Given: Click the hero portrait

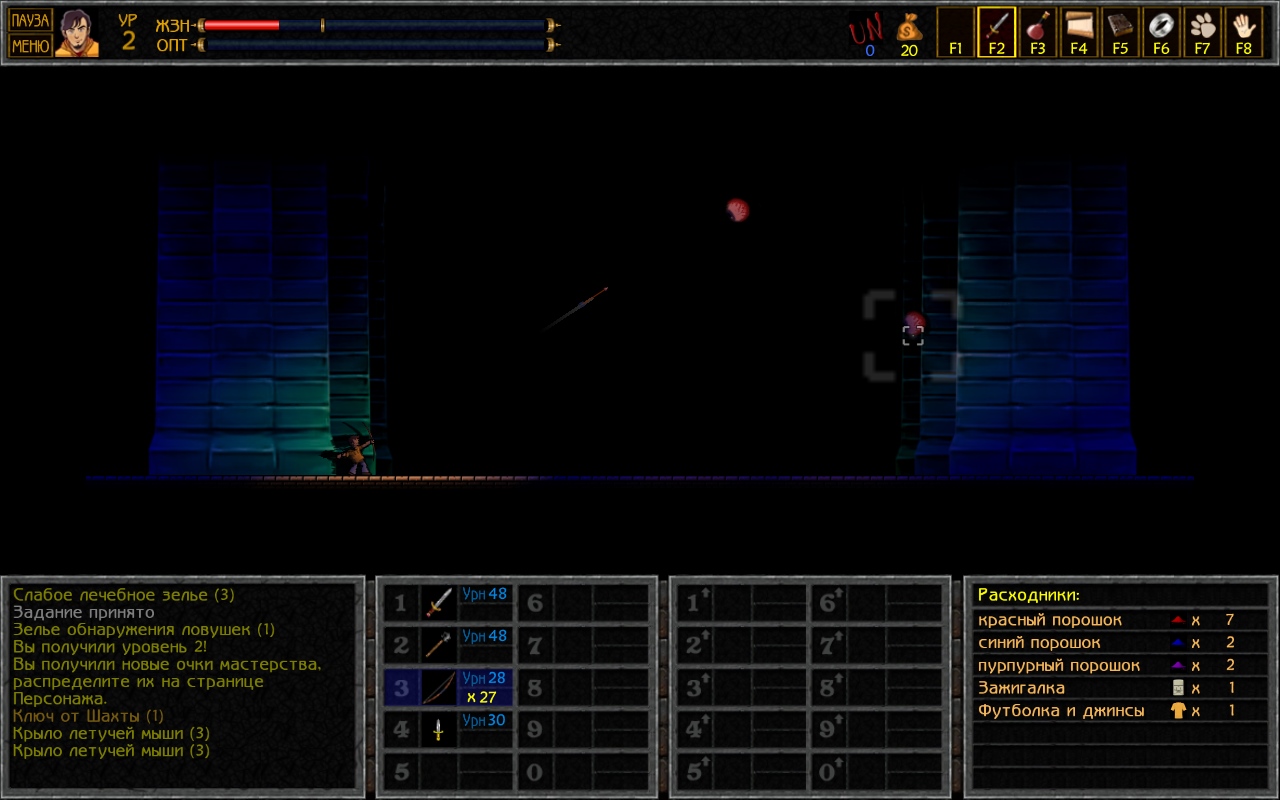Looking at the screenshot, I should pos(77,33).
